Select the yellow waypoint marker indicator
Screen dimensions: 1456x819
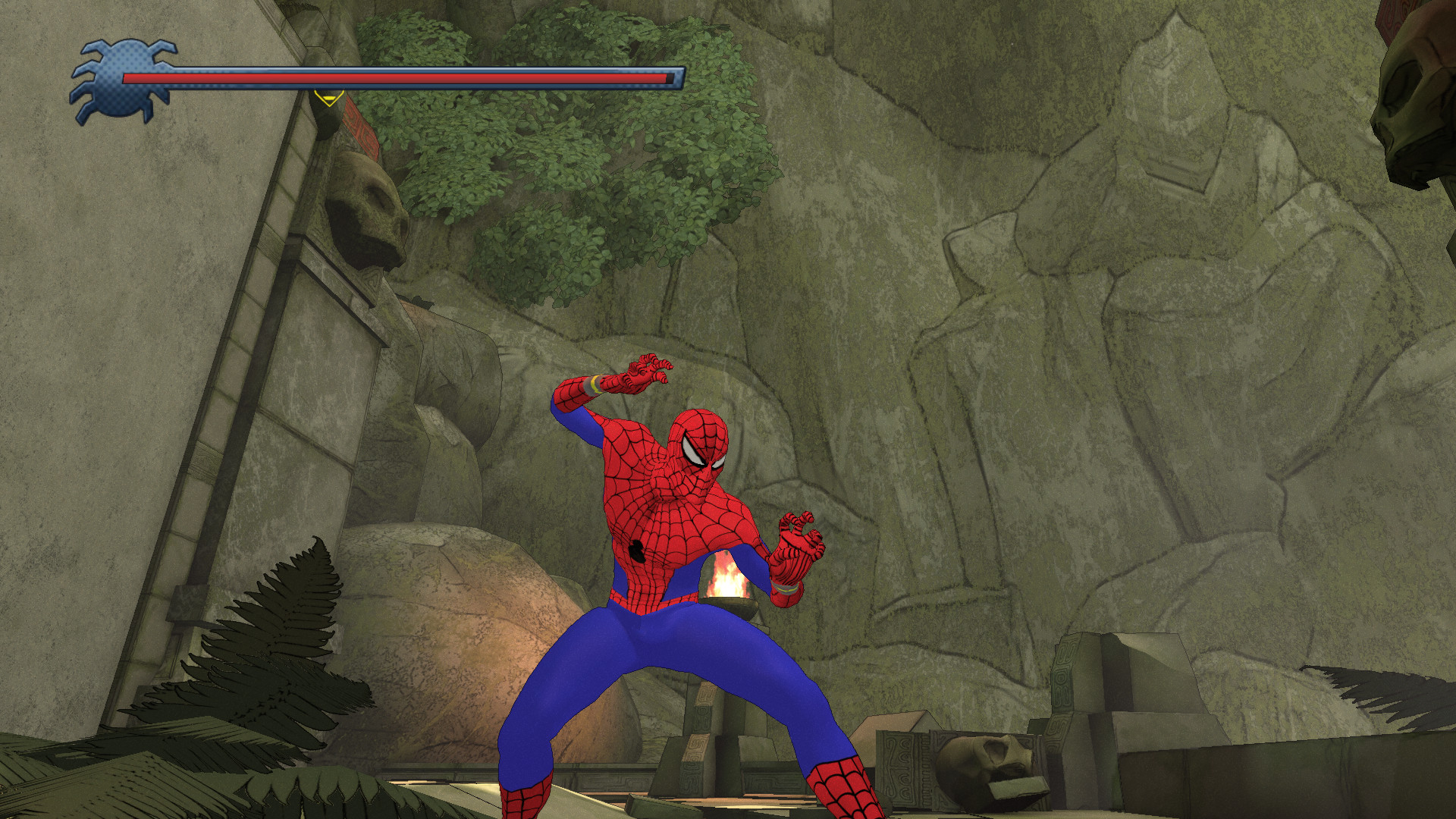click(328, 100)
